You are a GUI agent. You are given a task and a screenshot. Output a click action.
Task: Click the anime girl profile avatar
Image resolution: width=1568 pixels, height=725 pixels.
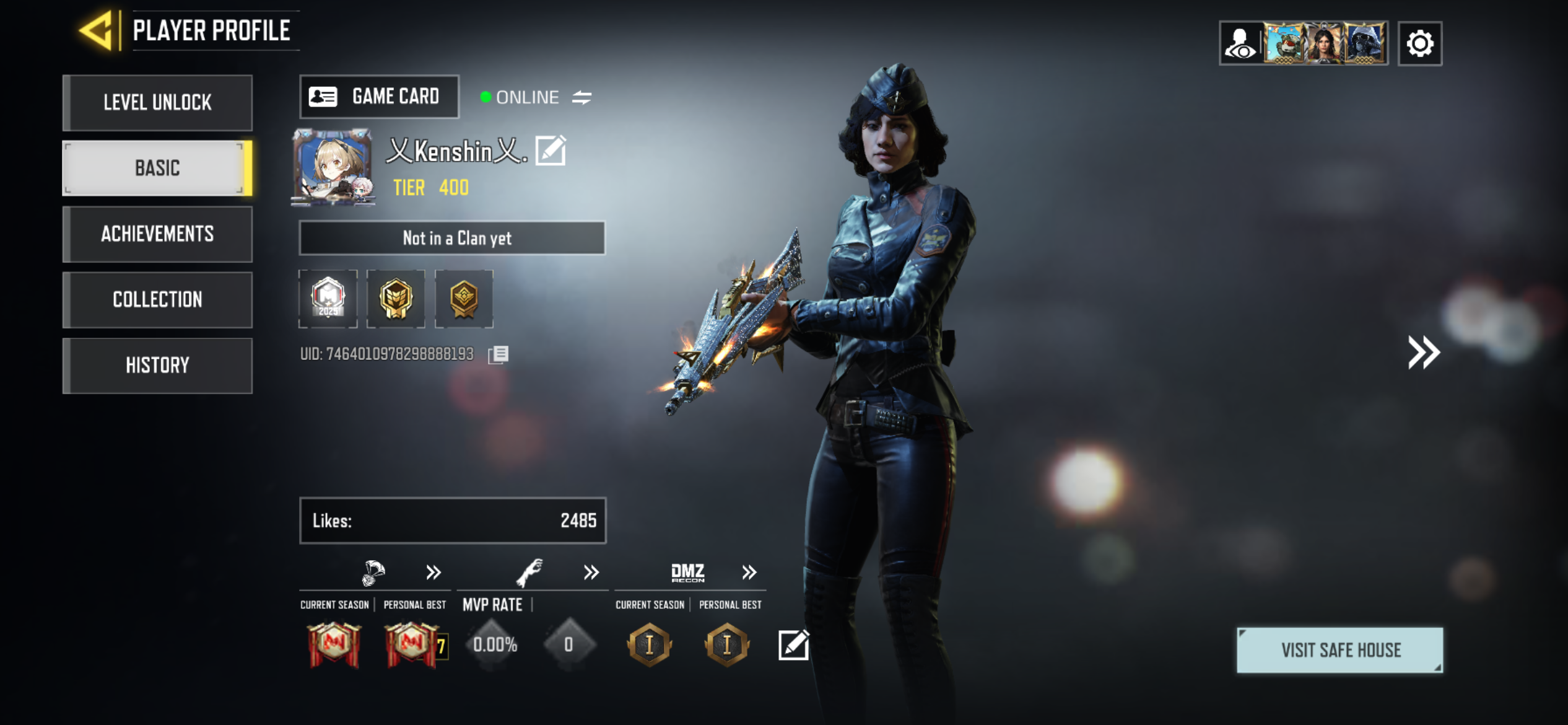tap(333, 167)
